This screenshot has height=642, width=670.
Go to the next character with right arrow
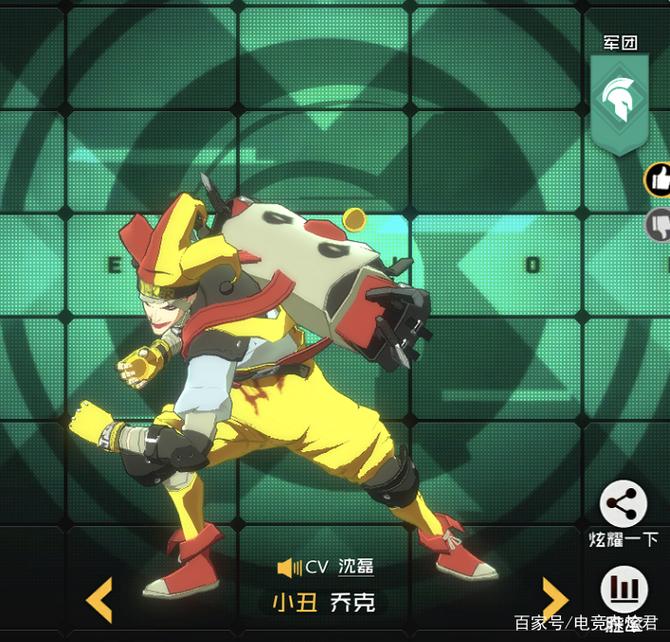(553, 599)
